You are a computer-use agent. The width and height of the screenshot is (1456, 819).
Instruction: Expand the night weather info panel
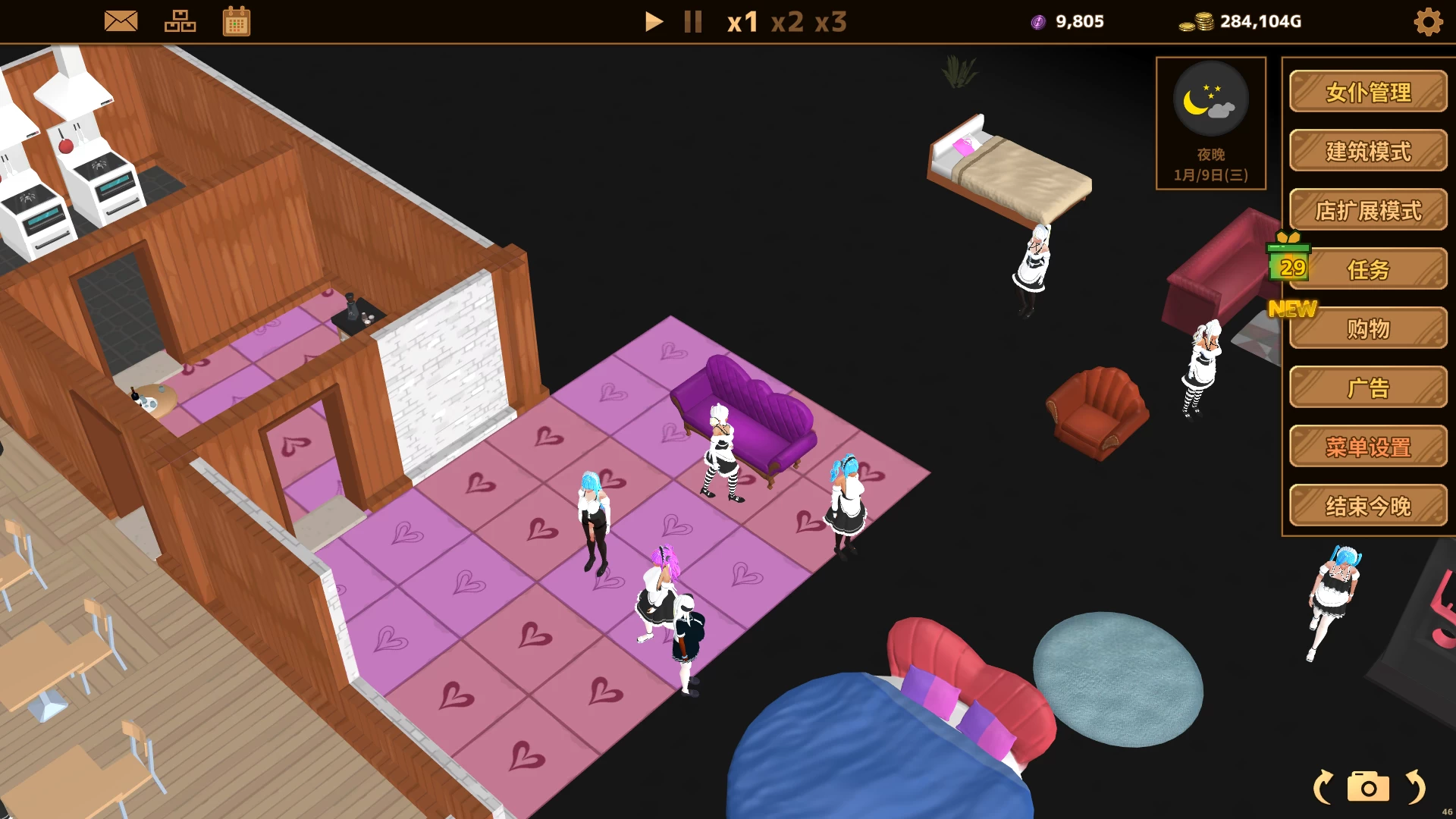[x=1211, y=124]
